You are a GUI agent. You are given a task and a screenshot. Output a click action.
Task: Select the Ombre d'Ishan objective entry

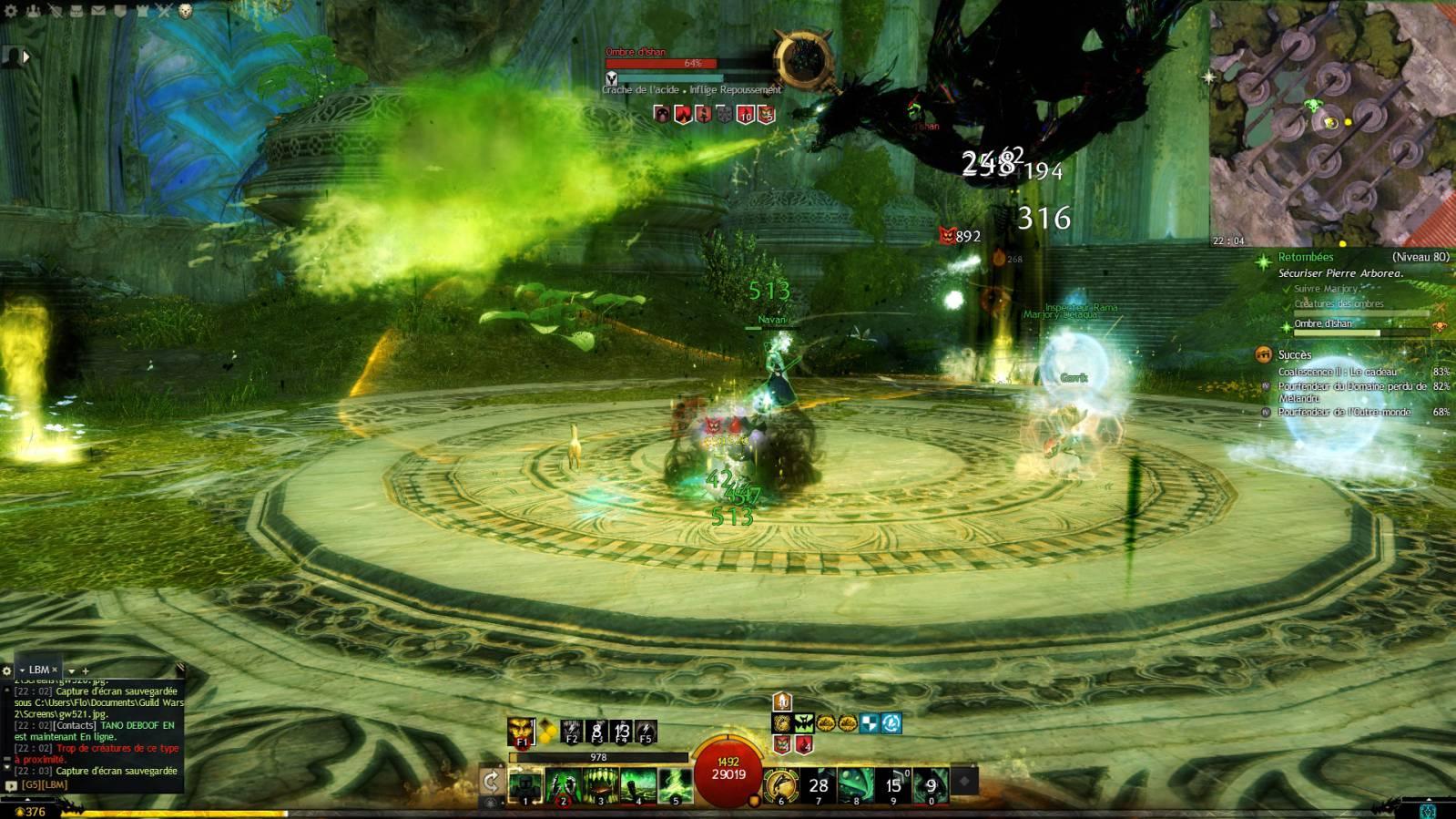pyautogui.click(x=1323, y=323)
